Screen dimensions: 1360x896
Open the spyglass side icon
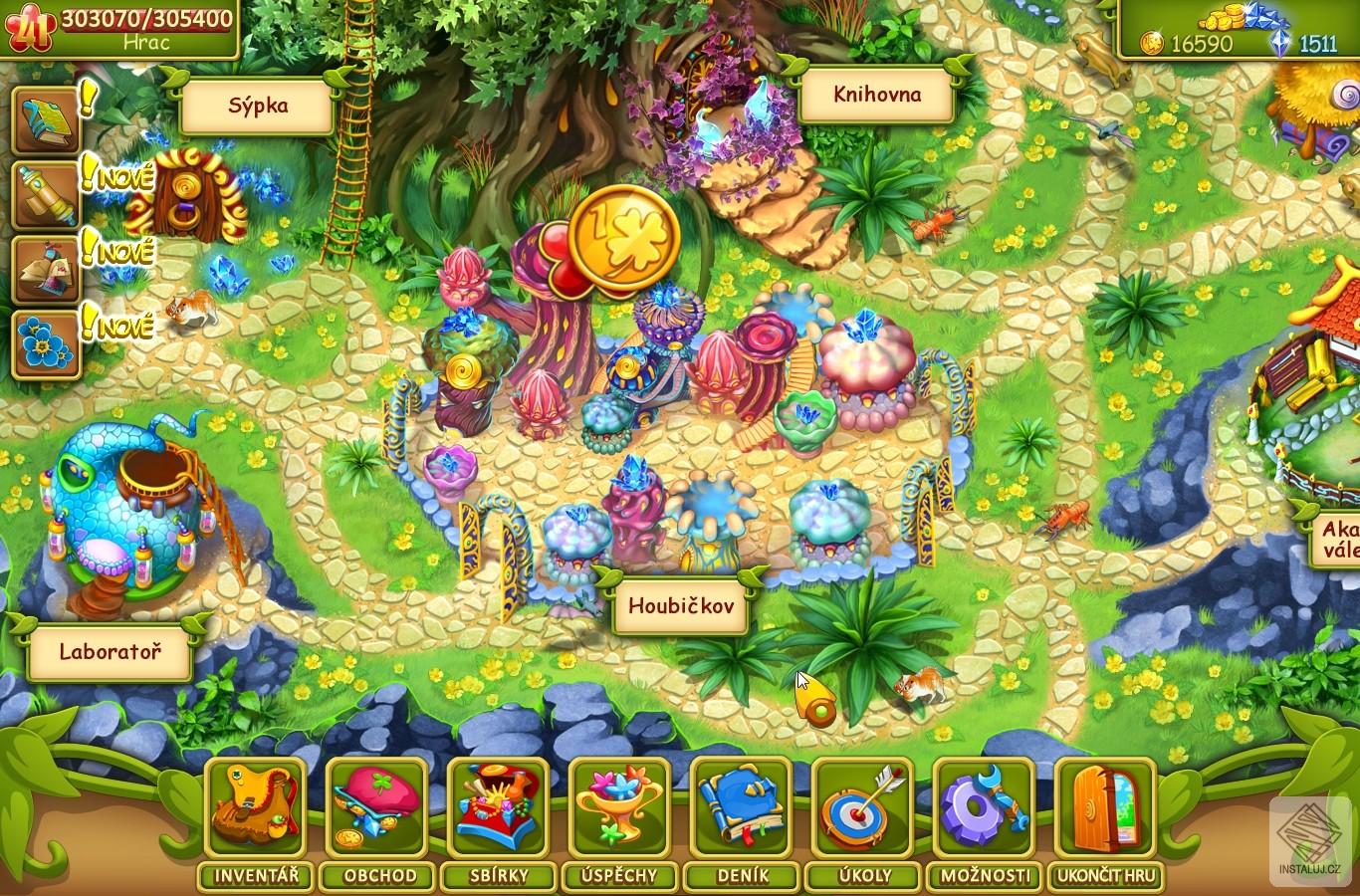46,196
